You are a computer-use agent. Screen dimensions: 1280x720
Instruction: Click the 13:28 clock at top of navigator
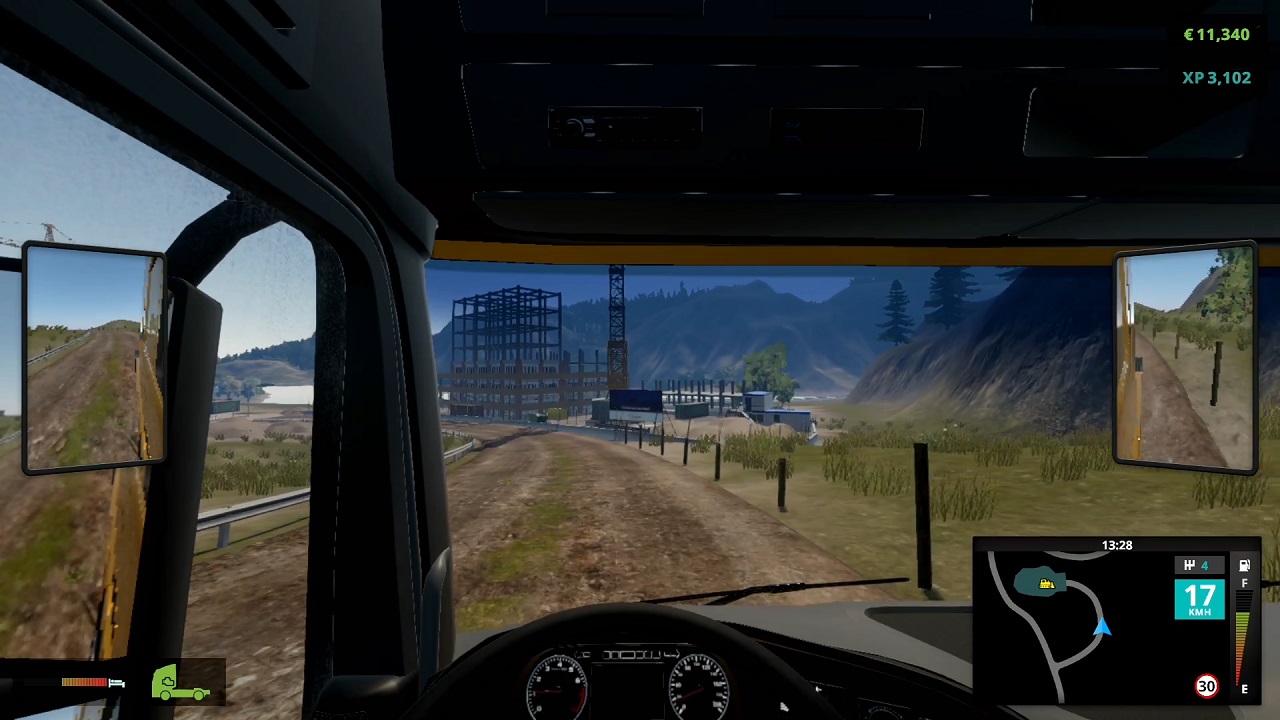coord(1118,545)
